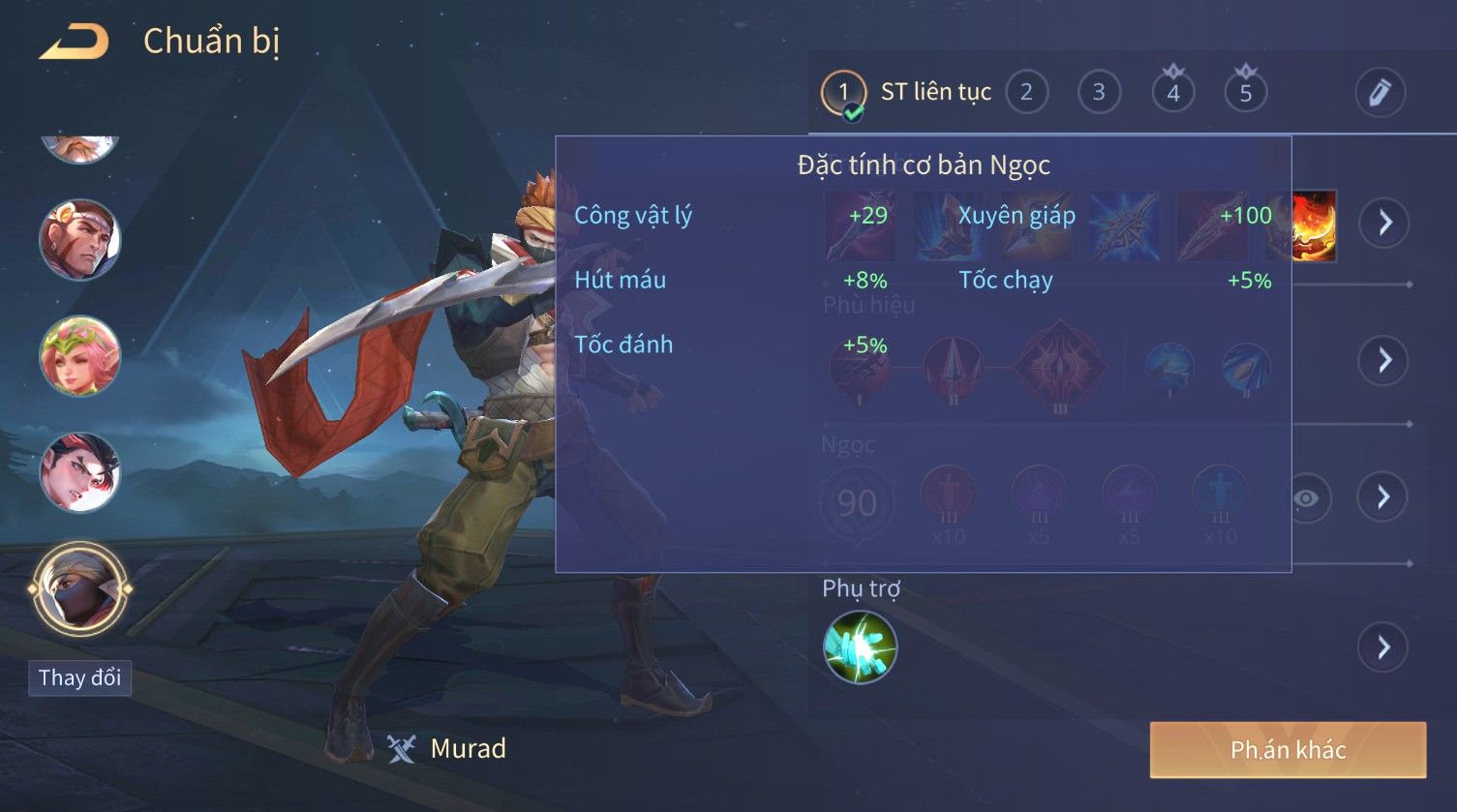
Task: Select the headband warrior hero portrait
Action: 79,239
